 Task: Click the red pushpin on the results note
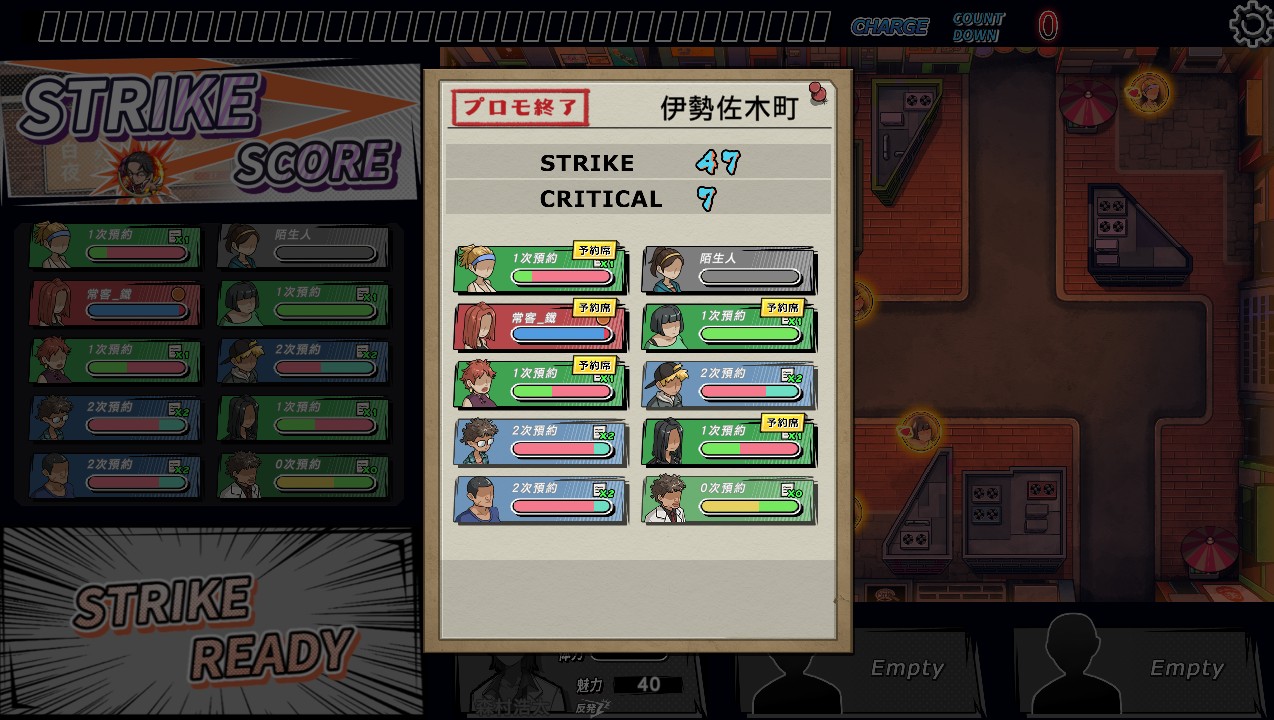(818, 94)
